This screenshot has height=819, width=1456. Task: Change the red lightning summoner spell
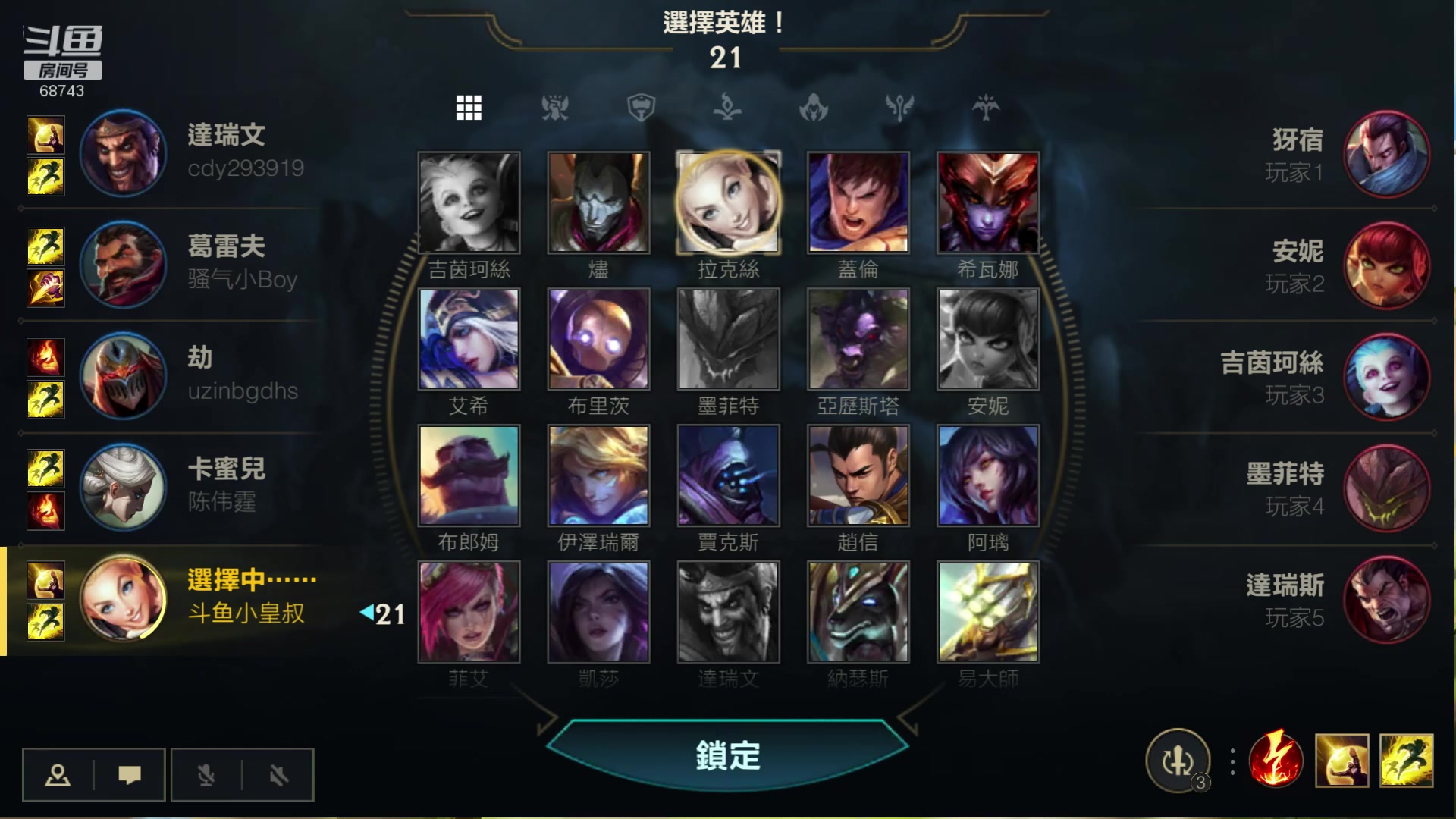[x=1276, y=761]
